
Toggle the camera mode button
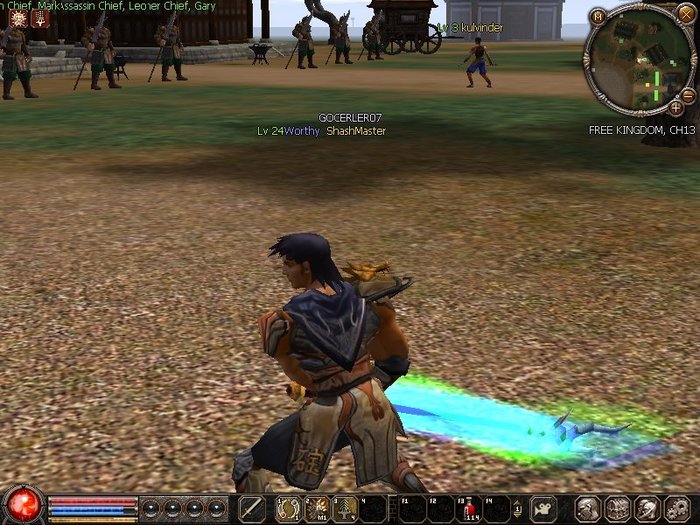(x=543, y=508)
